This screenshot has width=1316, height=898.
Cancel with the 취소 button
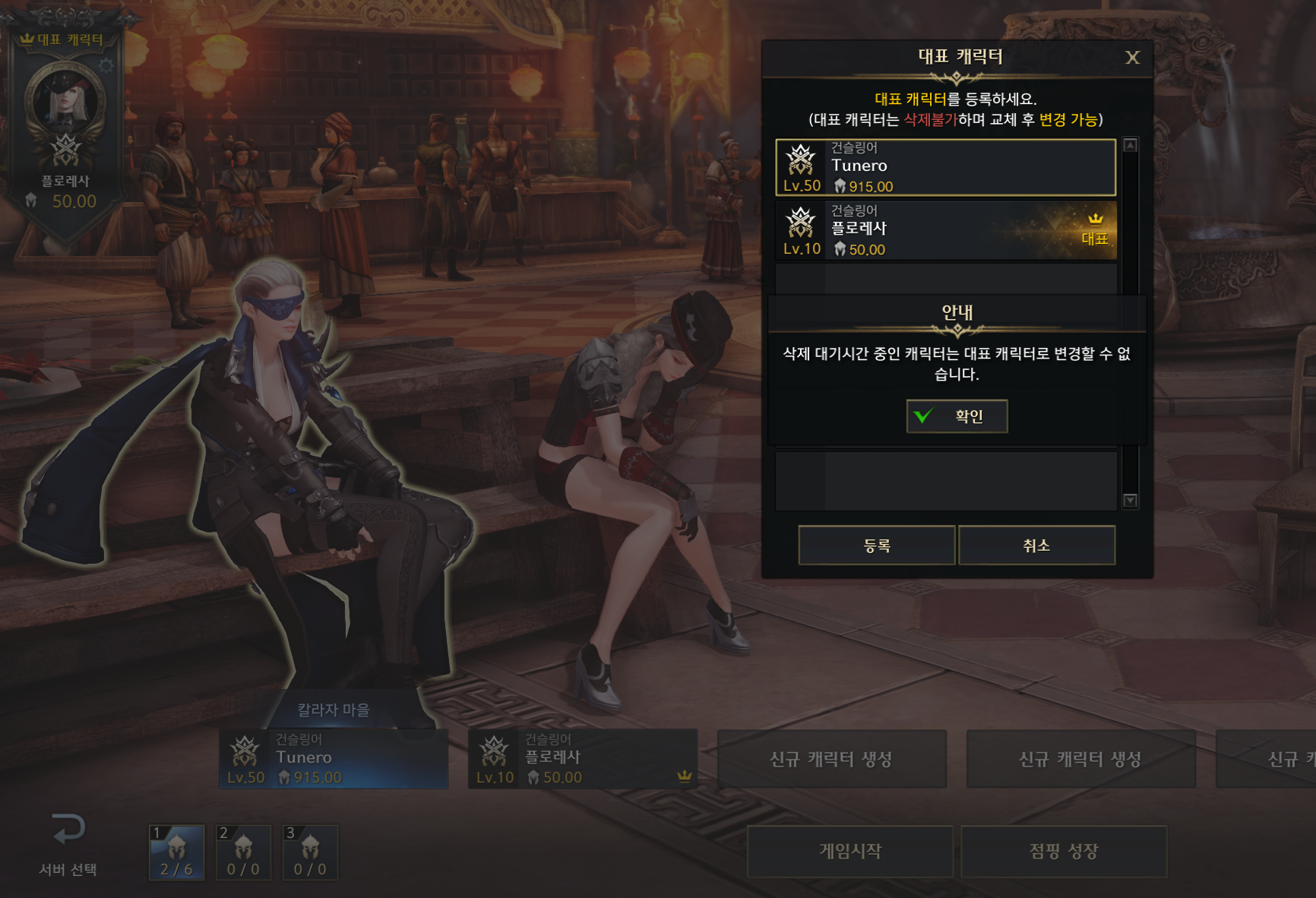pos(1036,545)
